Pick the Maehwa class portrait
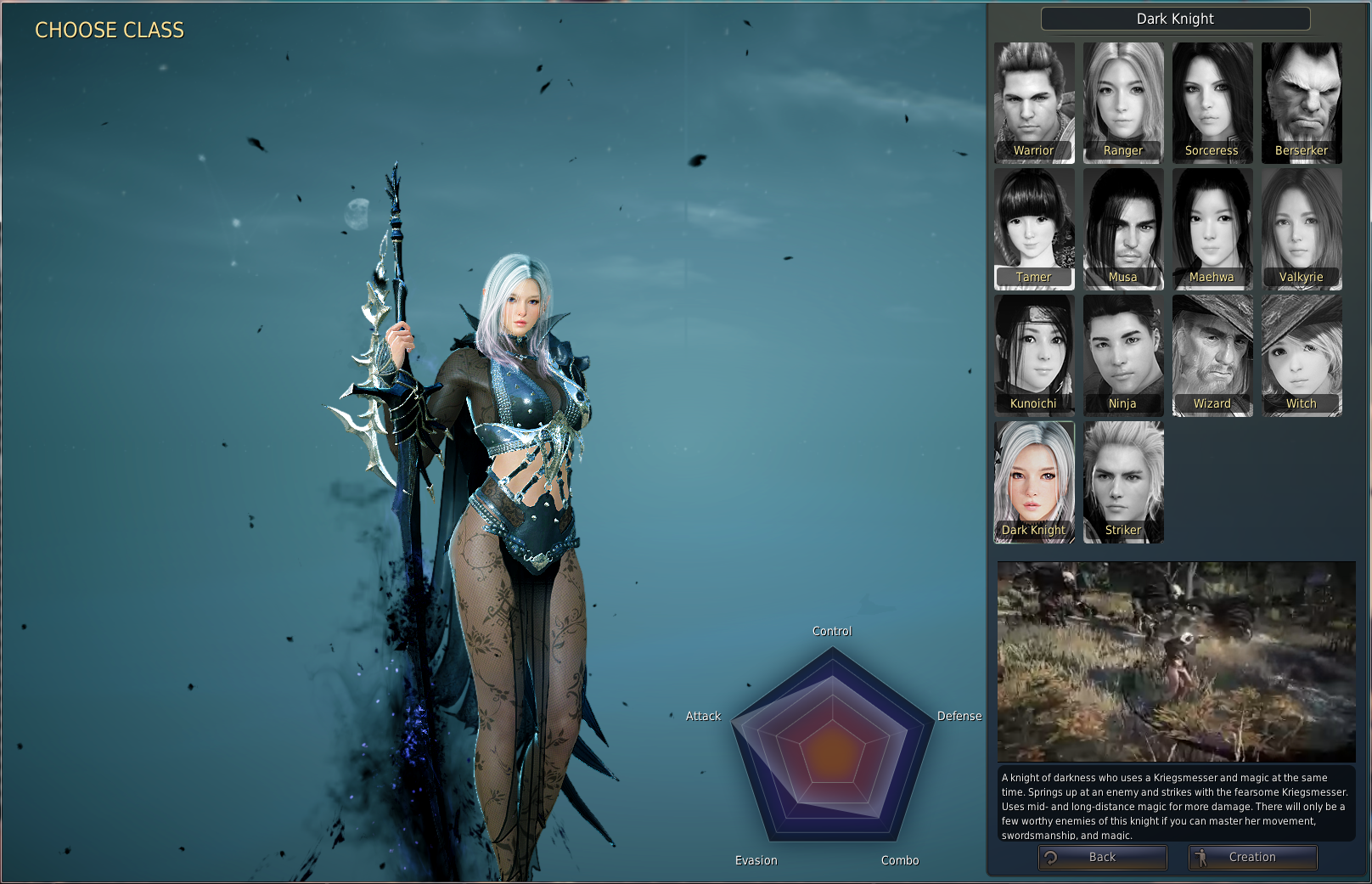1372x884 pixels. point(1212,228)
